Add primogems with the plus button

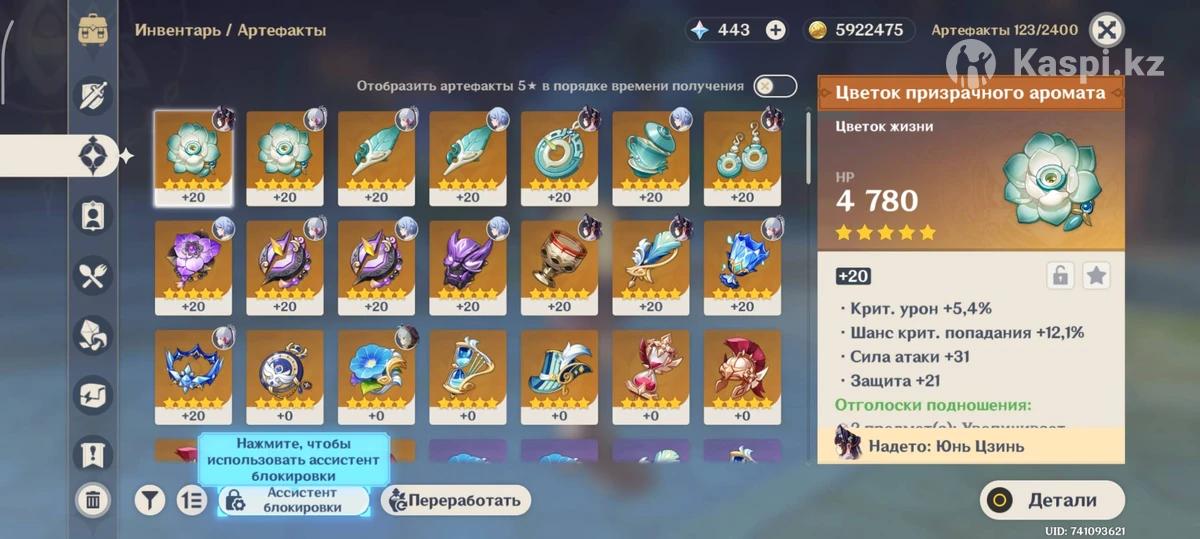[x=775, y=30]
